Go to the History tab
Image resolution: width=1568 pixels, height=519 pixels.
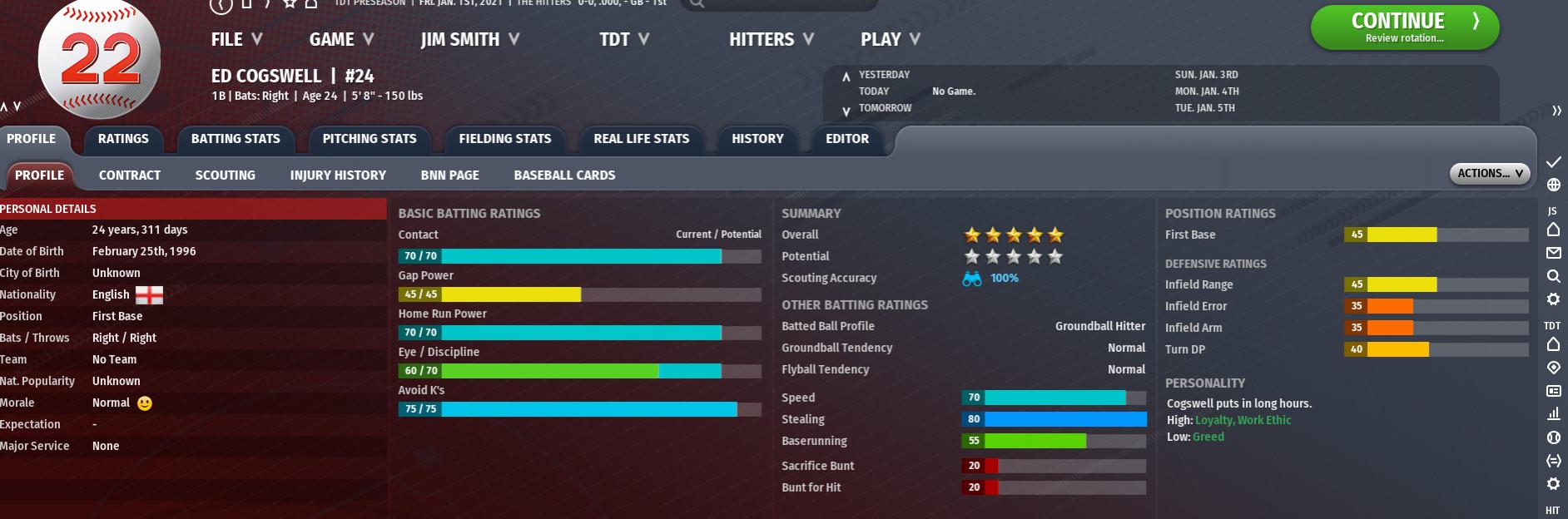[x=757, y=139]
